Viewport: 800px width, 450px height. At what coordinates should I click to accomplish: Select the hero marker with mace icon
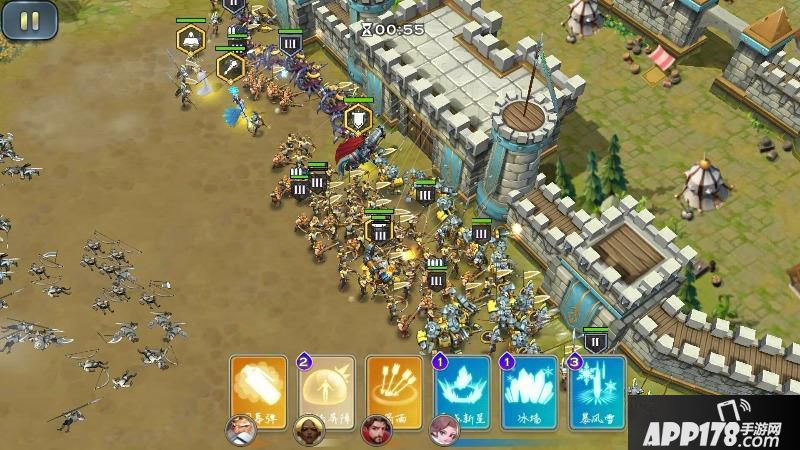(231, 67)
